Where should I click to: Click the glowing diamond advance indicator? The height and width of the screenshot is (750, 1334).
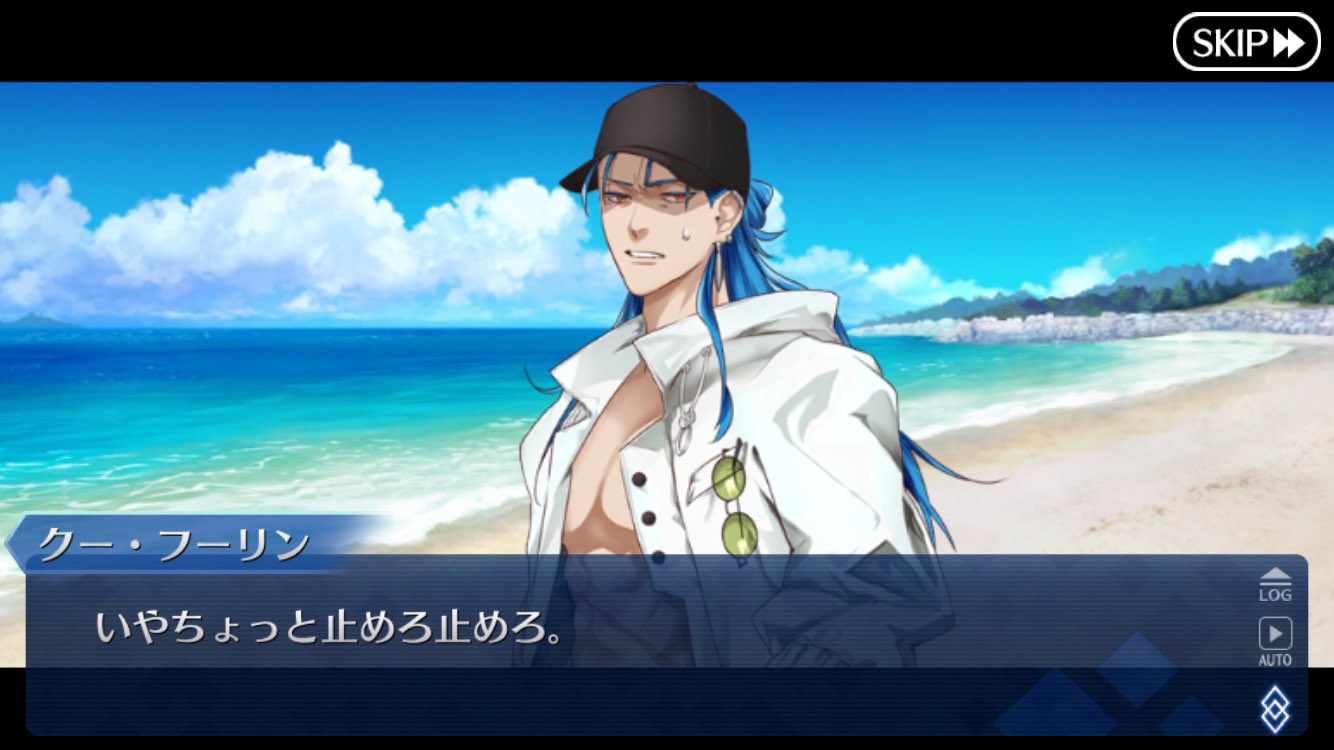point(1273,706)
